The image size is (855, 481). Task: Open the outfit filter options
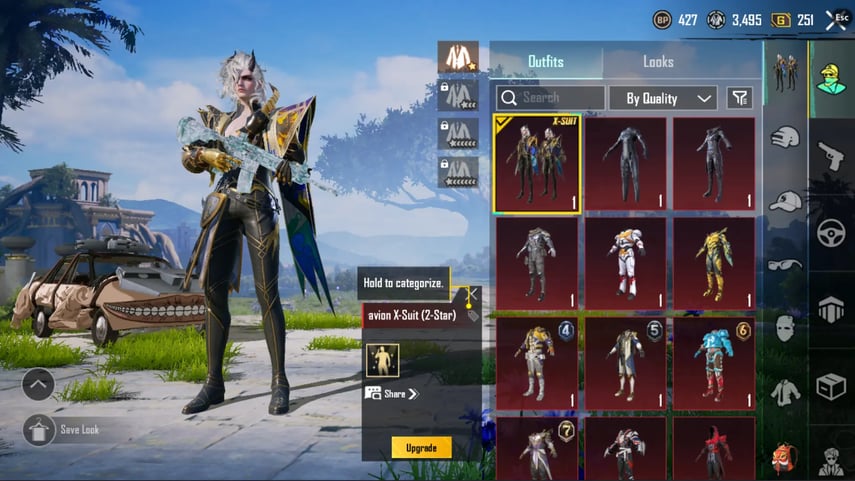739,98
